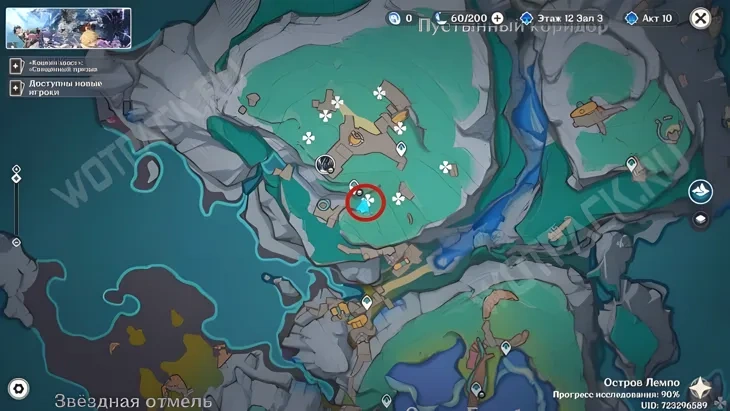Open the Imaginarium Theater «Акт 10» indicator
This screenshot has width=730, height=411.
click(649, 18)
